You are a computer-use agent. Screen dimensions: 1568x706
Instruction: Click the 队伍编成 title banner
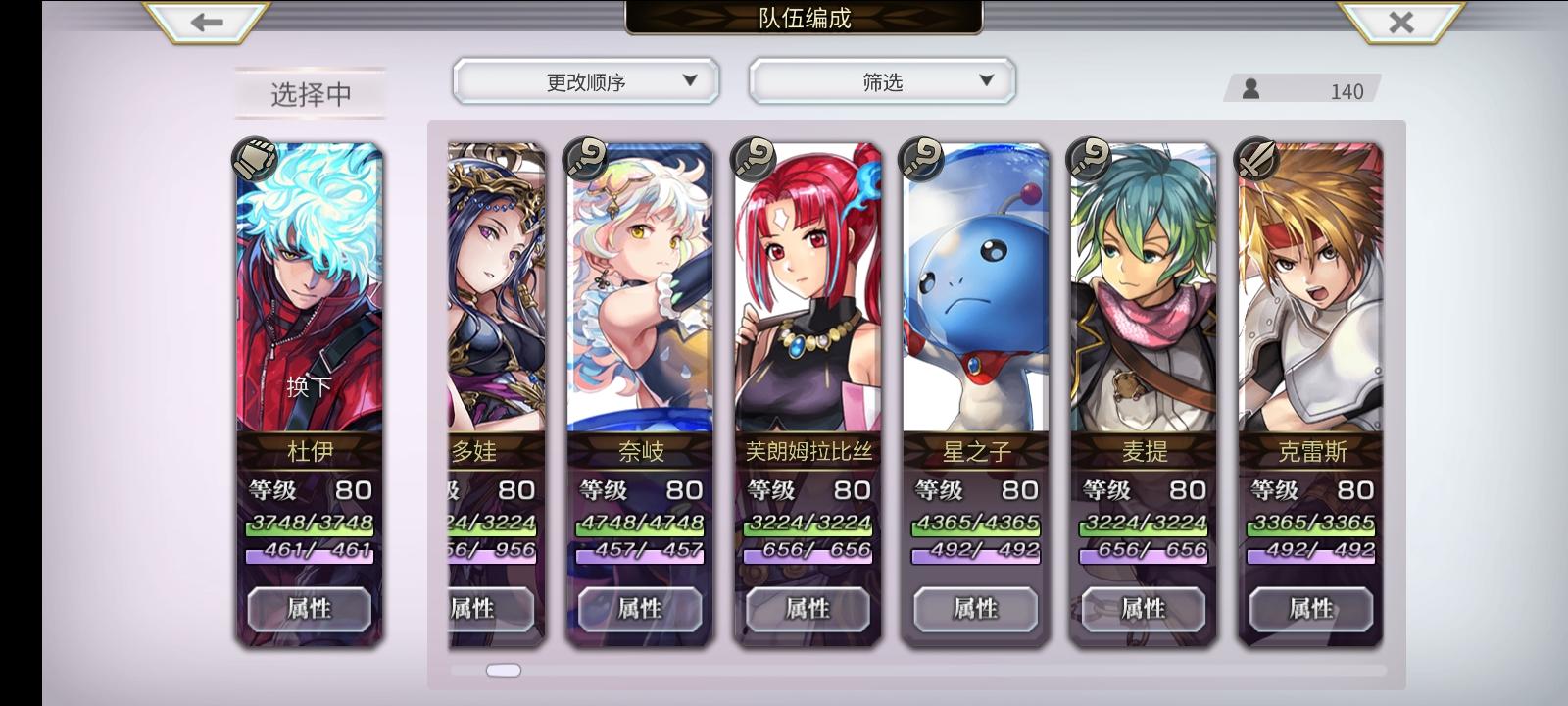point(802,18)
